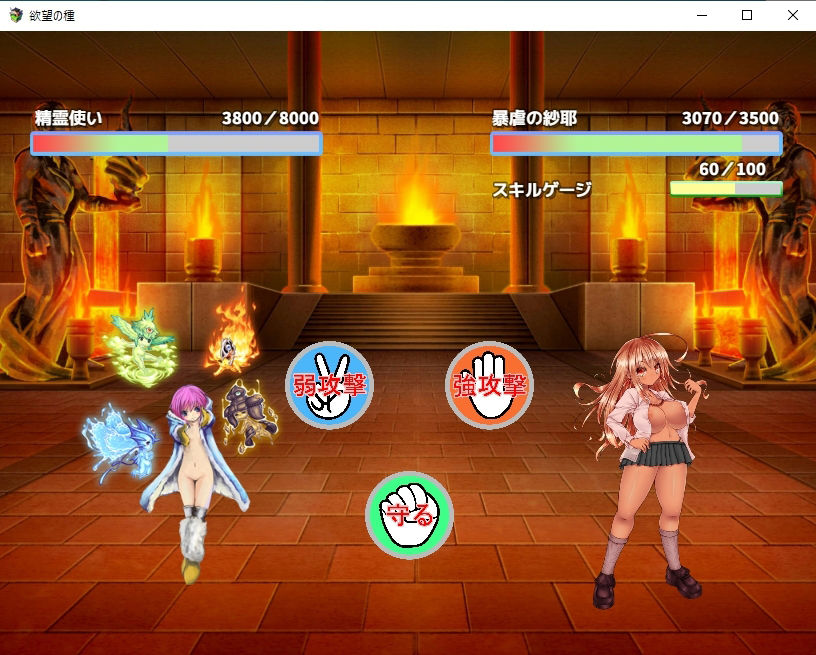Minimize the game window

tap(701, 15)
